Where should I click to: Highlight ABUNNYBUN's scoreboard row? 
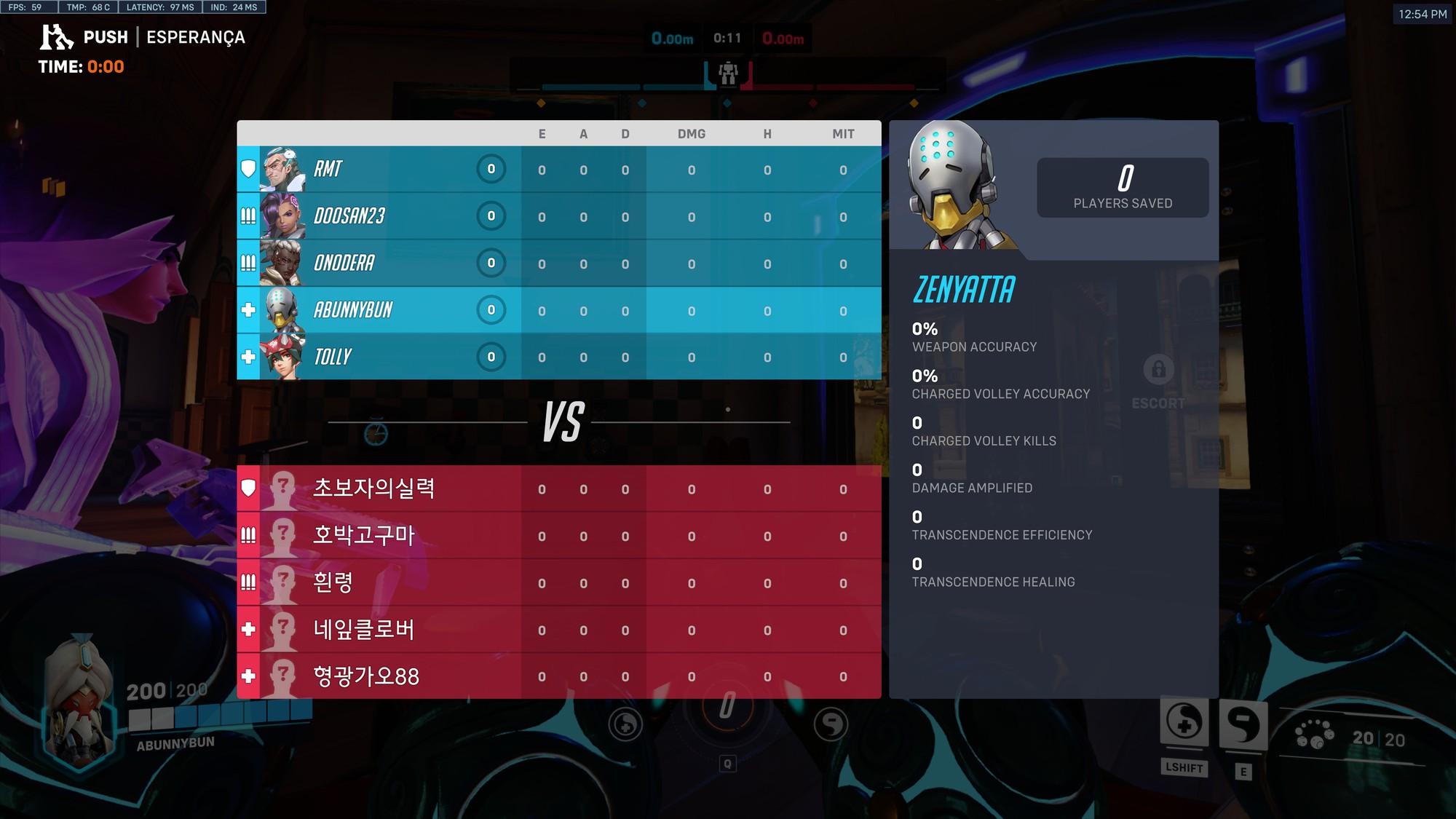click(558, 310)
